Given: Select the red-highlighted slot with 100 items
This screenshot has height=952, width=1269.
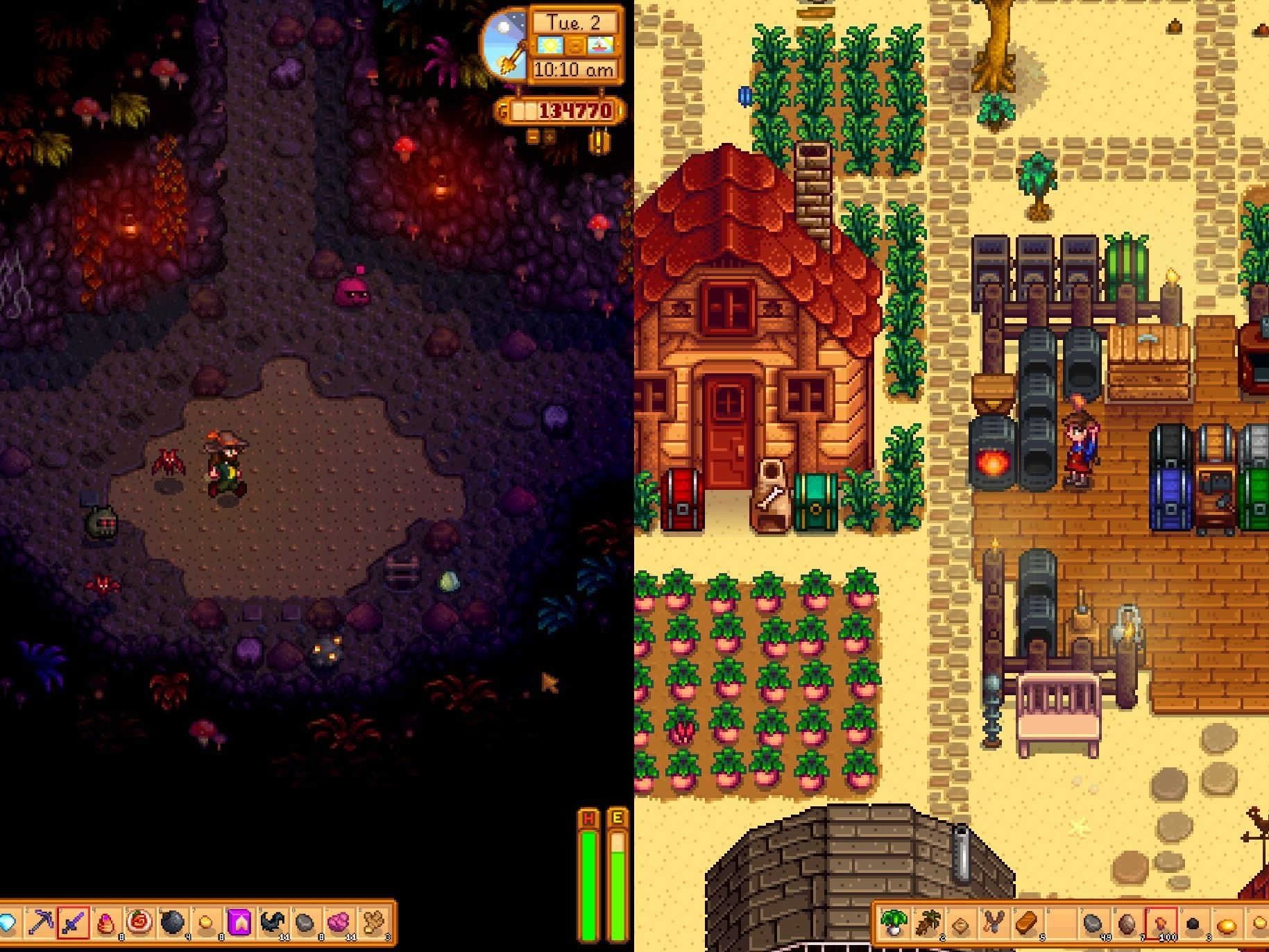Looking at the screenshot, I should pos(1160,923).
